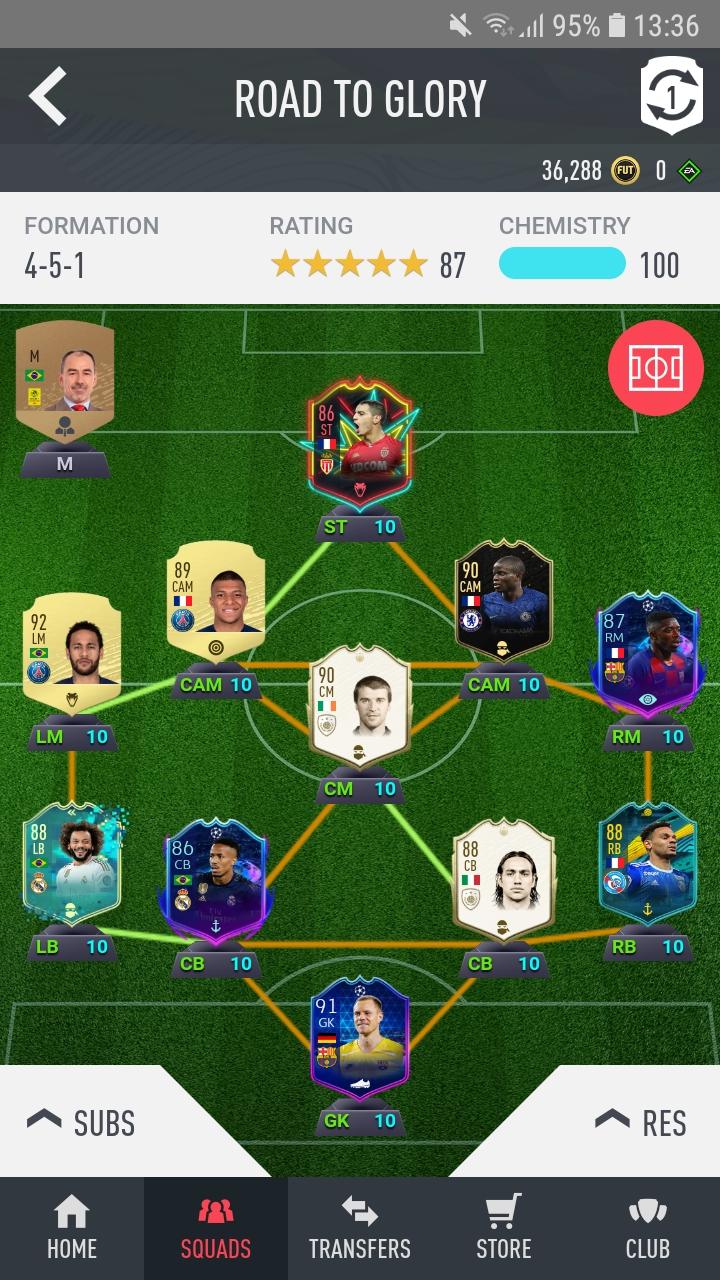
Task: Go back with the arrow button
Action: click(x=48, y=97)
